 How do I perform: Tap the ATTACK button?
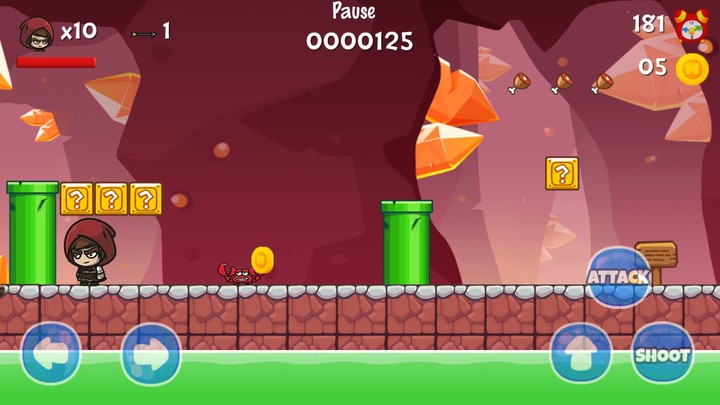pyautogui.click(x=618, y=276)
